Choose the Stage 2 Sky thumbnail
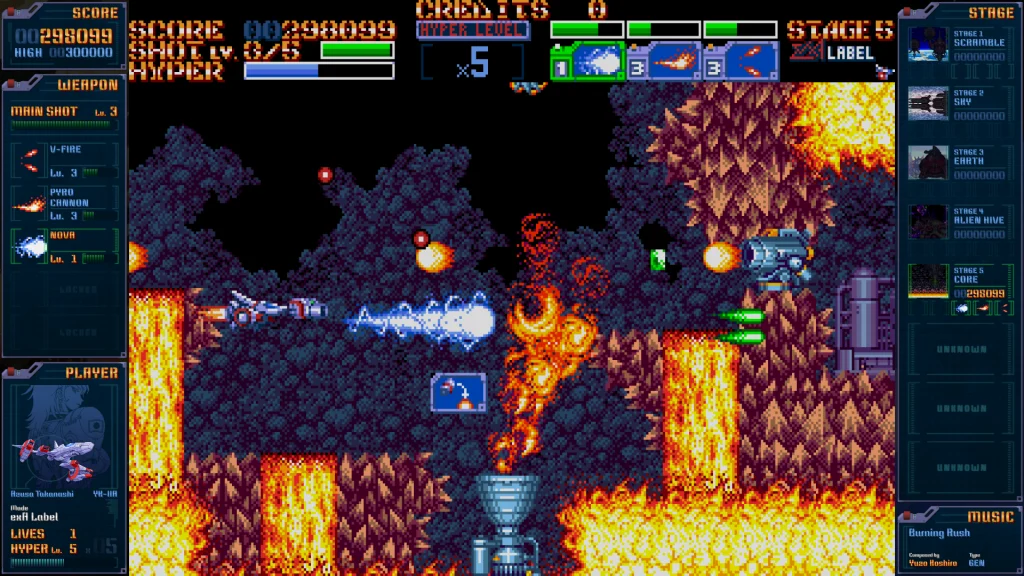 [x=928, y=104]
